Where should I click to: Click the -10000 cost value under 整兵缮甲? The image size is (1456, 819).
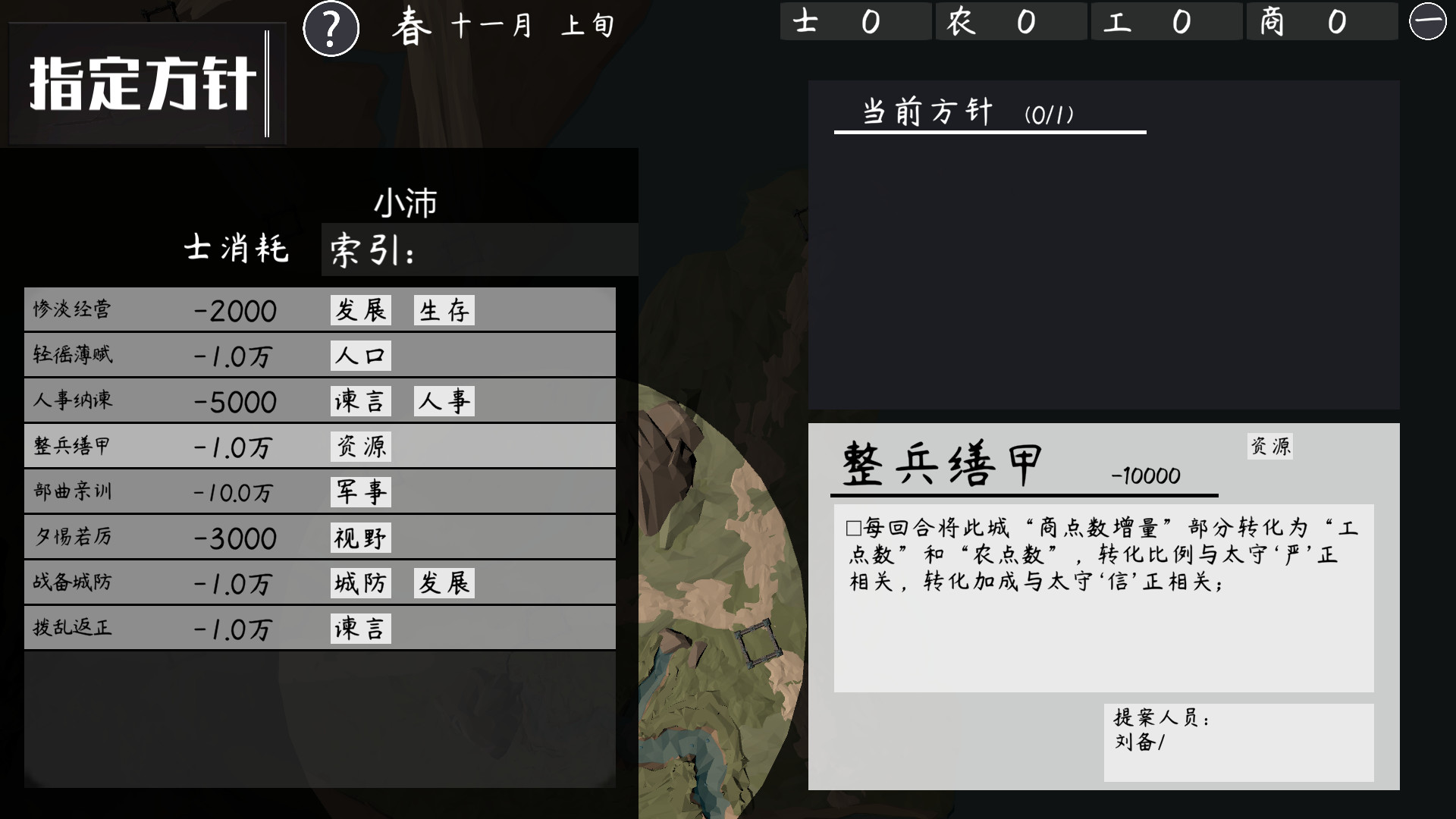click(x=1145, y=476)
